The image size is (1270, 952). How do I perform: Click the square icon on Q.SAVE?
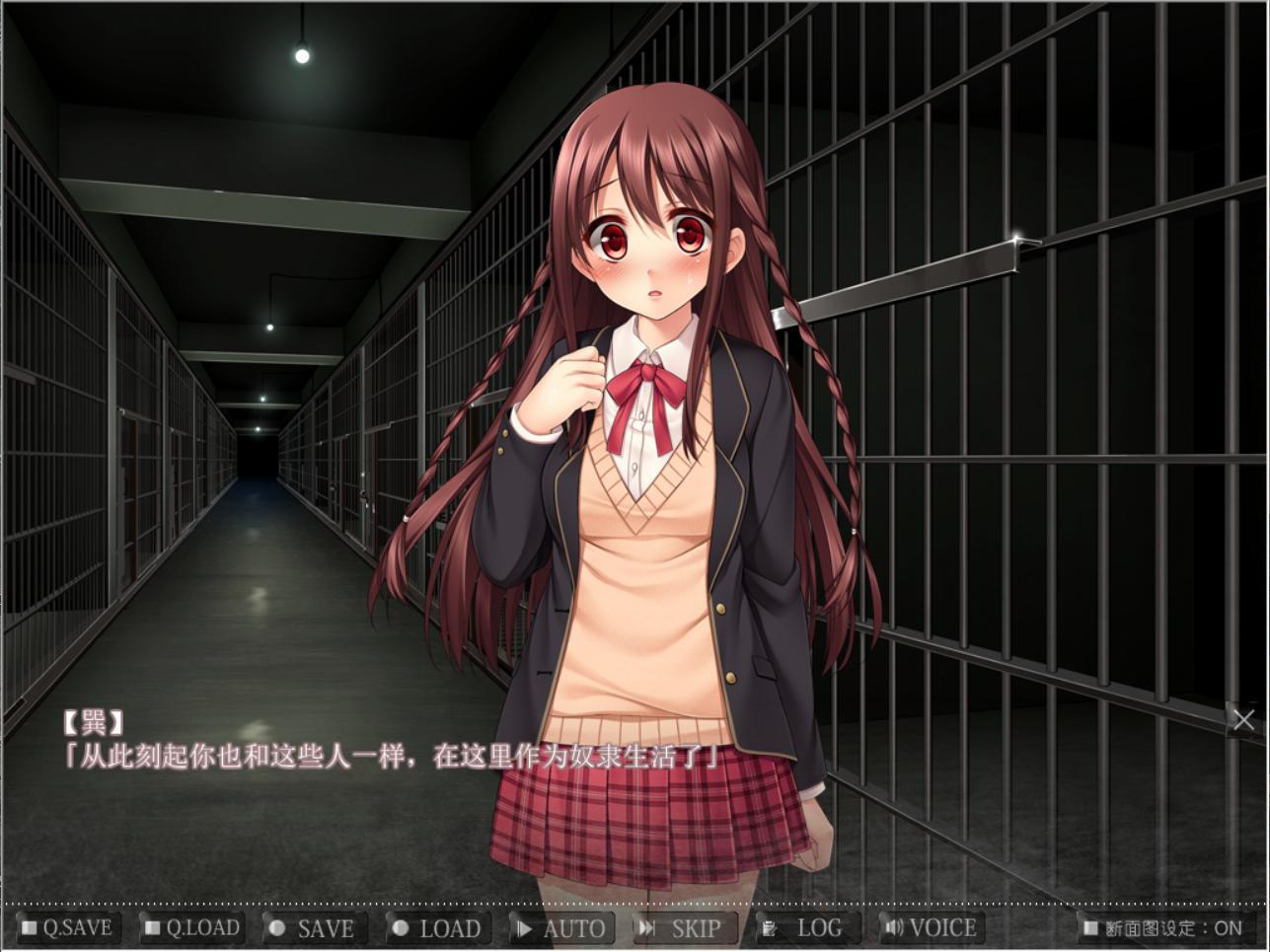(29, 927)
